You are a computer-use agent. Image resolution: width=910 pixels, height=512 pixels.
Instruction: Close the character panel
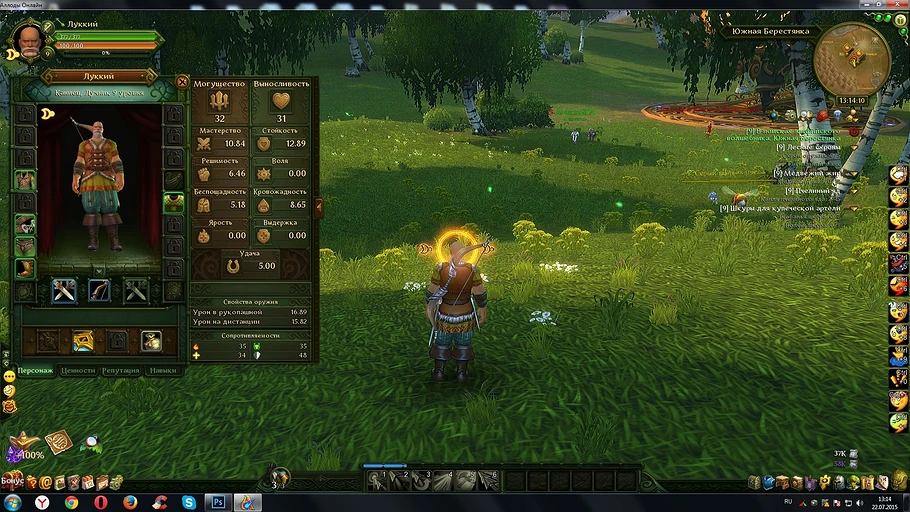pos(182,82)
